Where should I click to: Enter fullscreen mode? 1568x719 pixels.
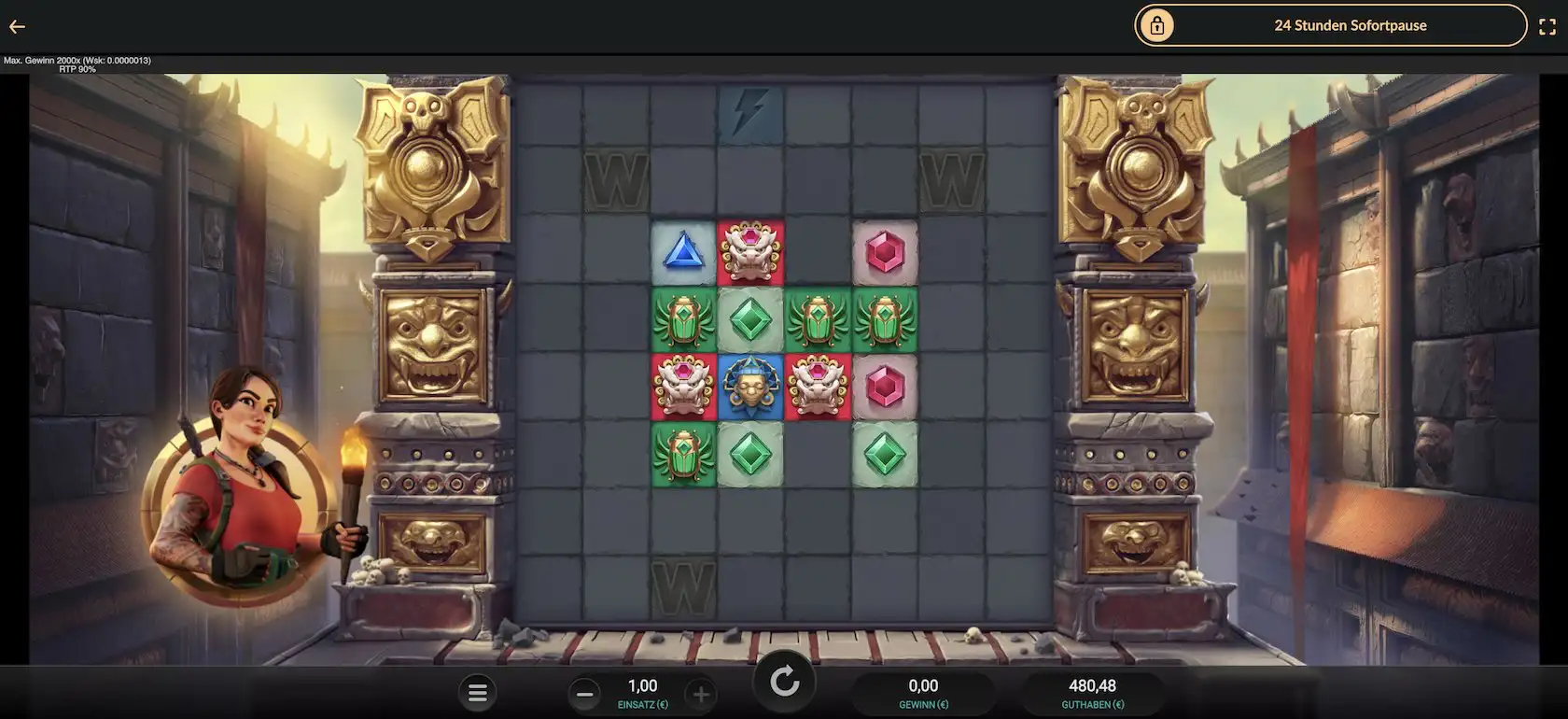tap(1548, 25)
